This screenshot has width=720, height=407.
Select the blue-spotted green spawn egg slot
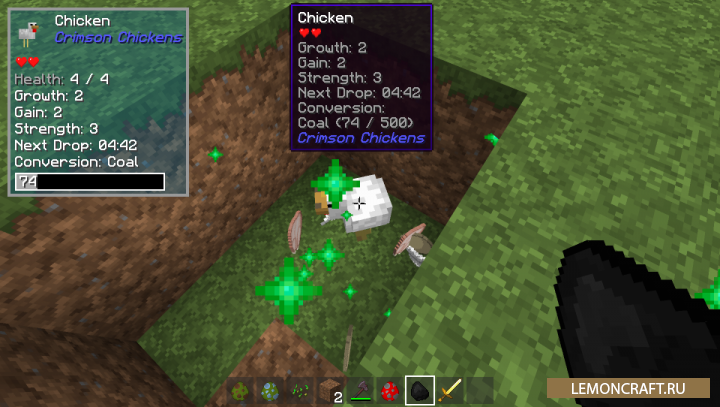pyautogui.click(x=271, y=391)
